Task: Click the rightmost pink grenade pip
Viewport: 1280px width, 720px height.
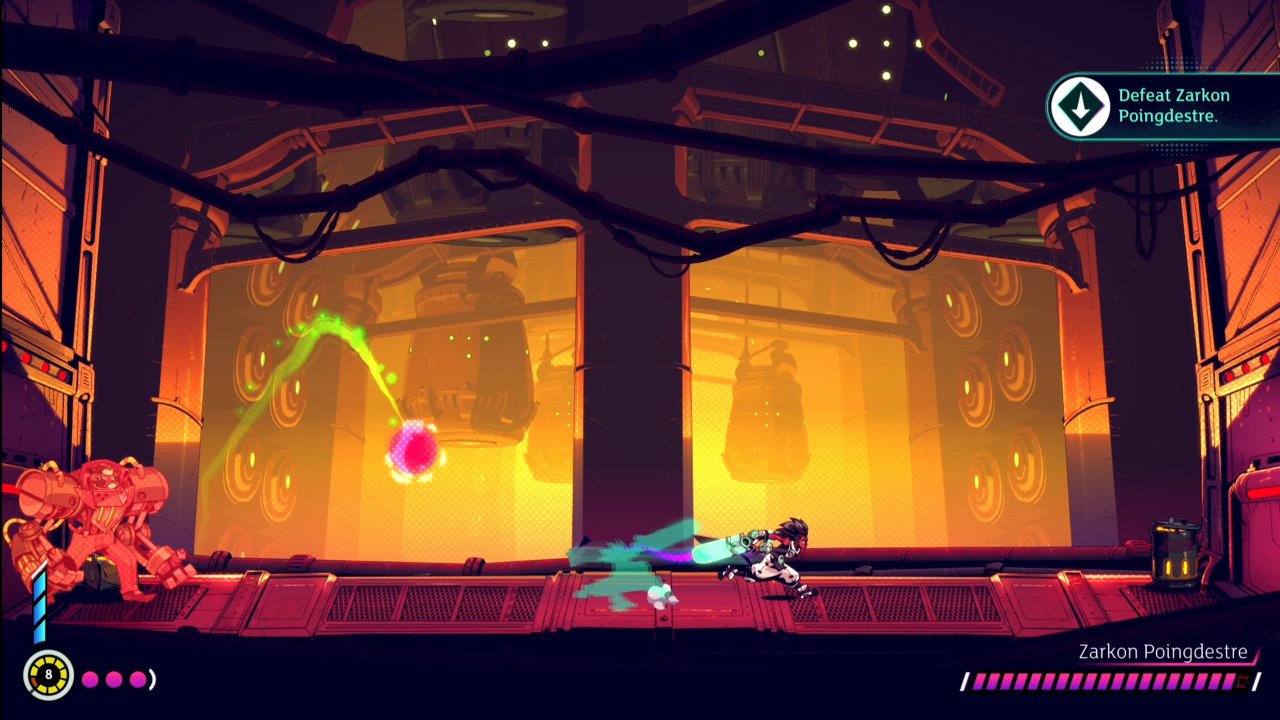Action: 137,679
